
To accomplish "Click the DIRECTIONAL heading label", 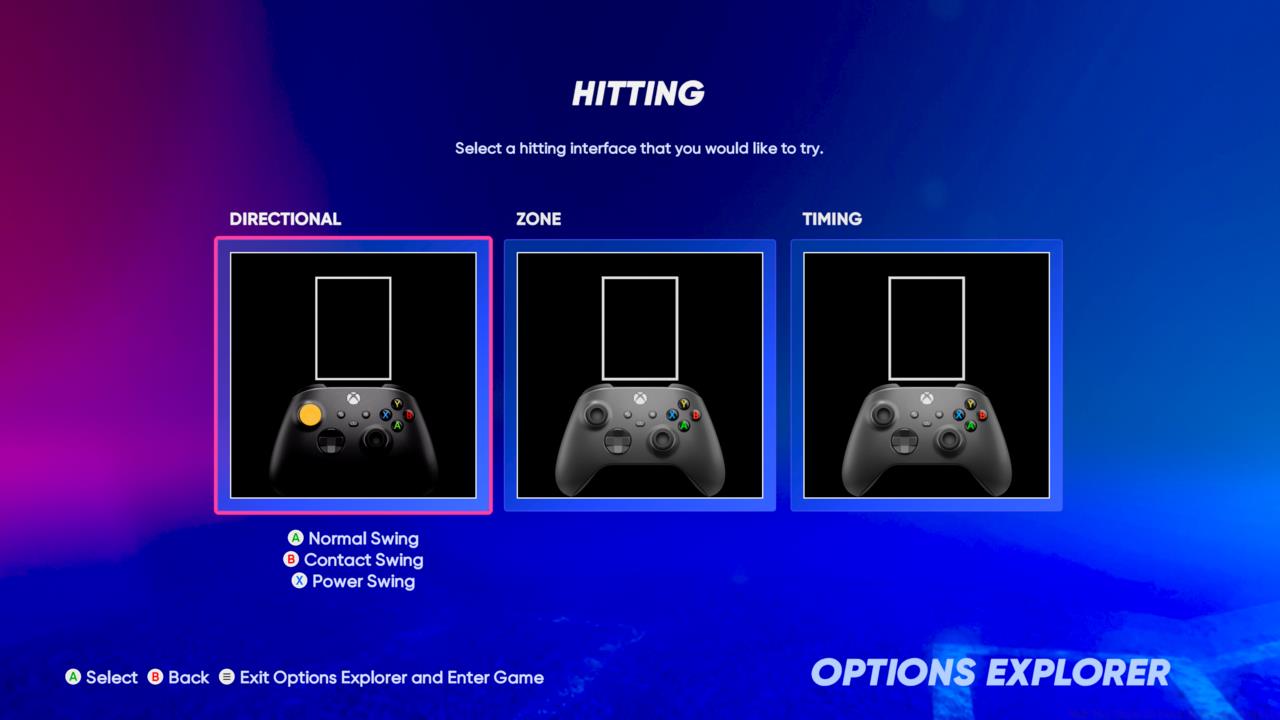I will click(285, 219).
